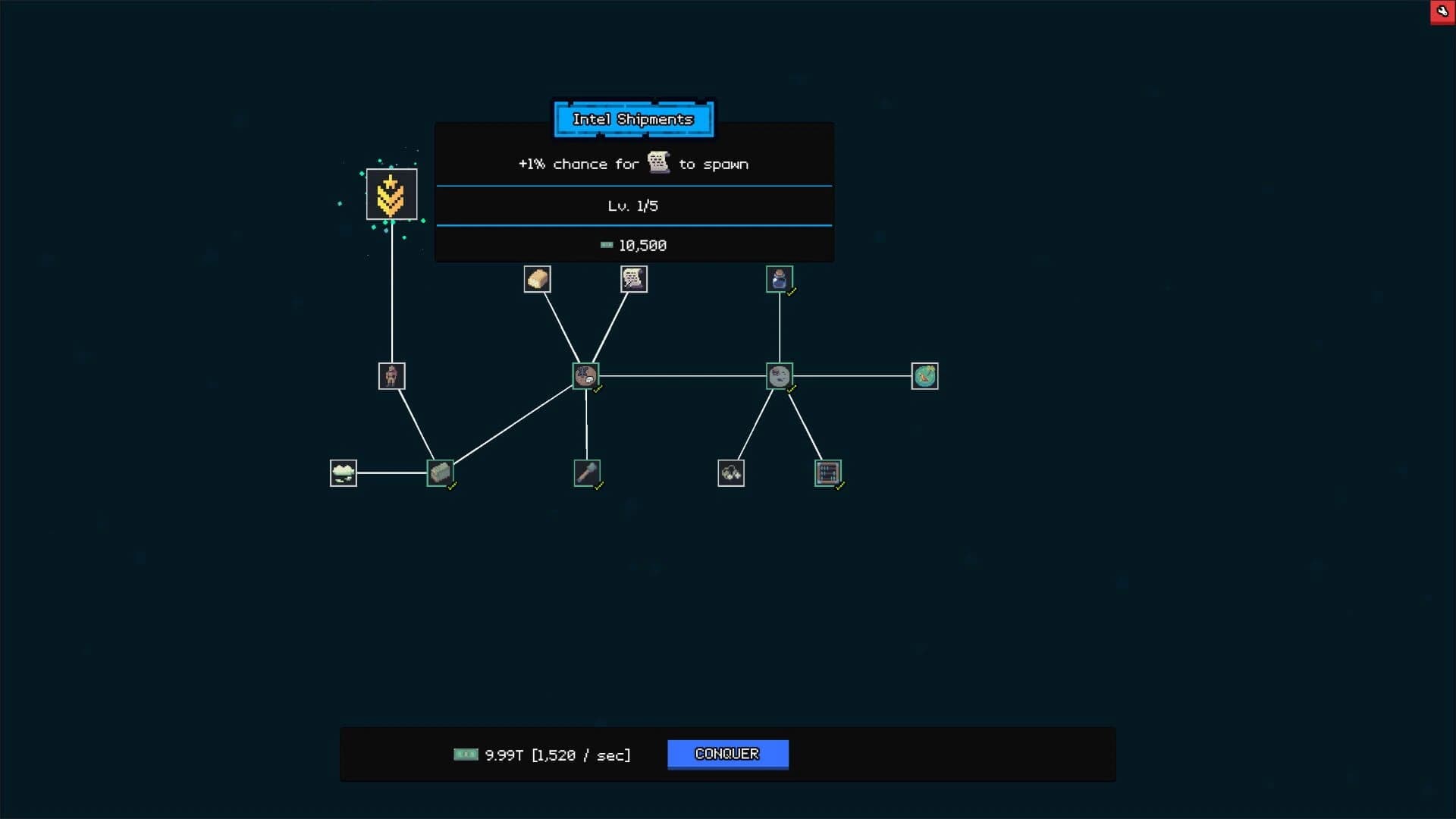Select the abacus upgrade node
The image size is (1456, 819).
pyautogui.click(x=828, y=472)
